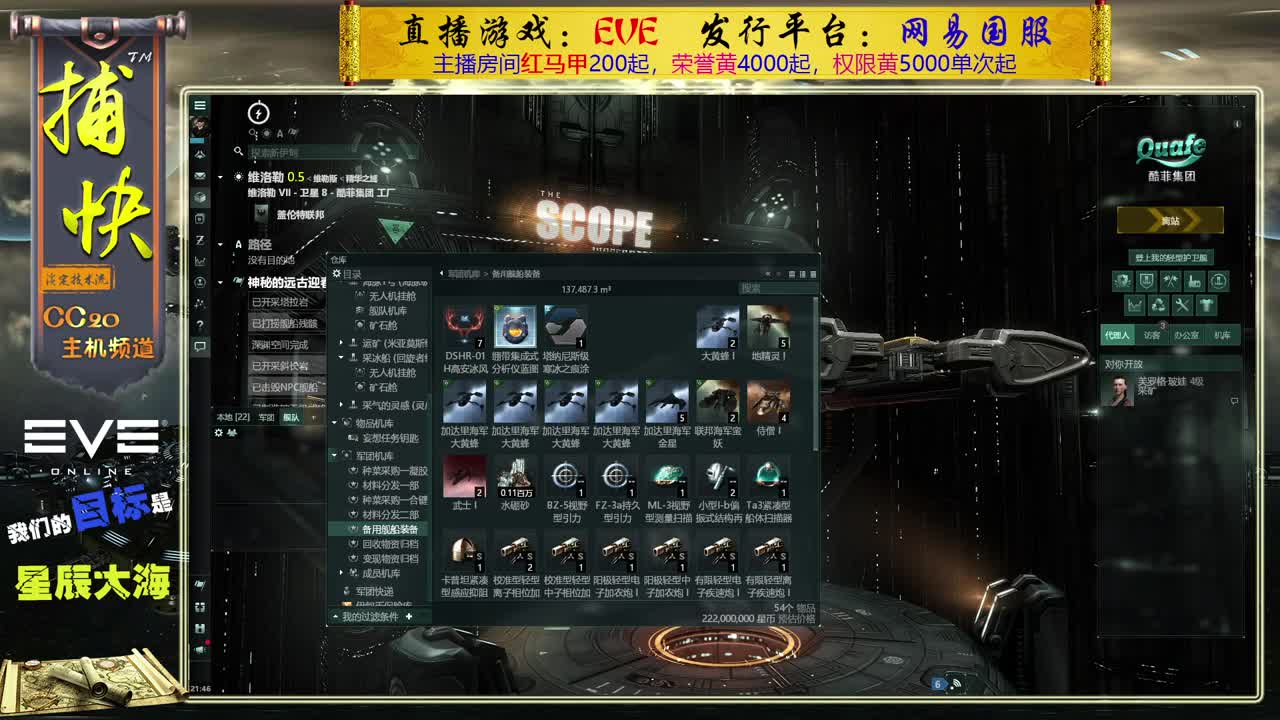Viewport: 1280px width, 720px height.
Task: Open the apparel shirt icon in station services
Action: click(1206, 304)
